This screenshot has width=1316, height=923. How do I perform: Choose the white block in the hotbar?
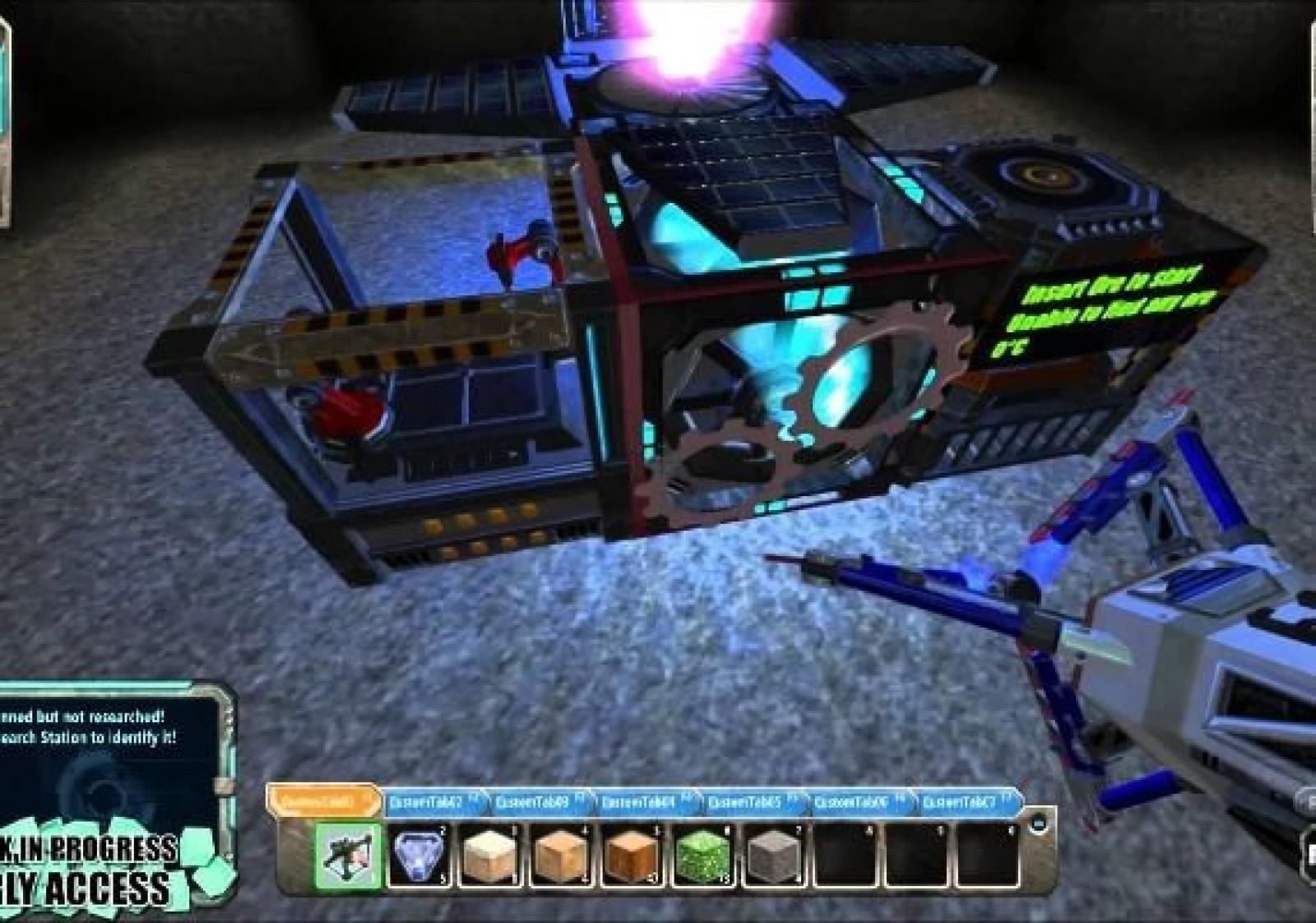[x=489, y=856]
